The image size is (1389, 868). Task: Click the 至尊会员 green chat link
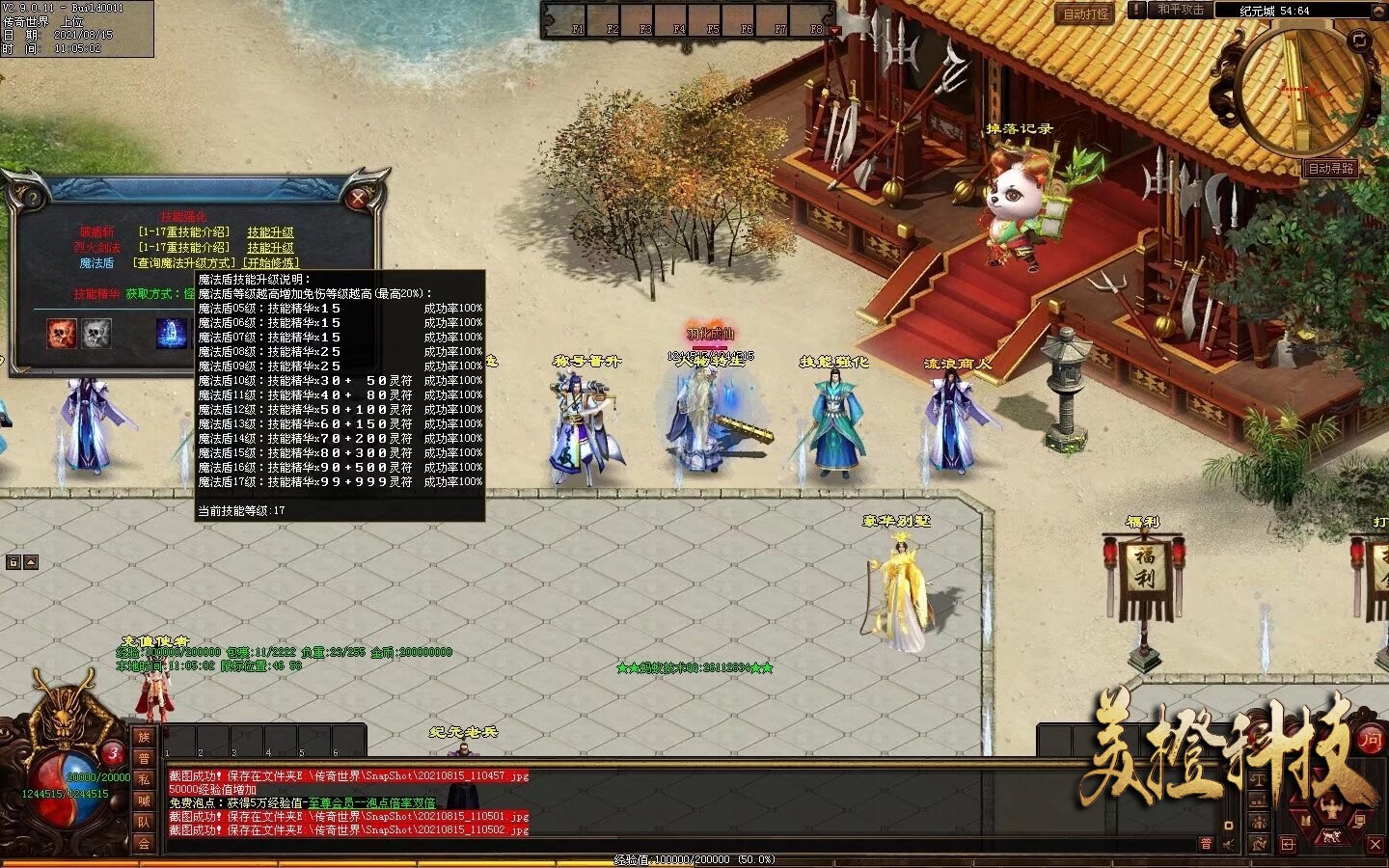click(371, 802)
